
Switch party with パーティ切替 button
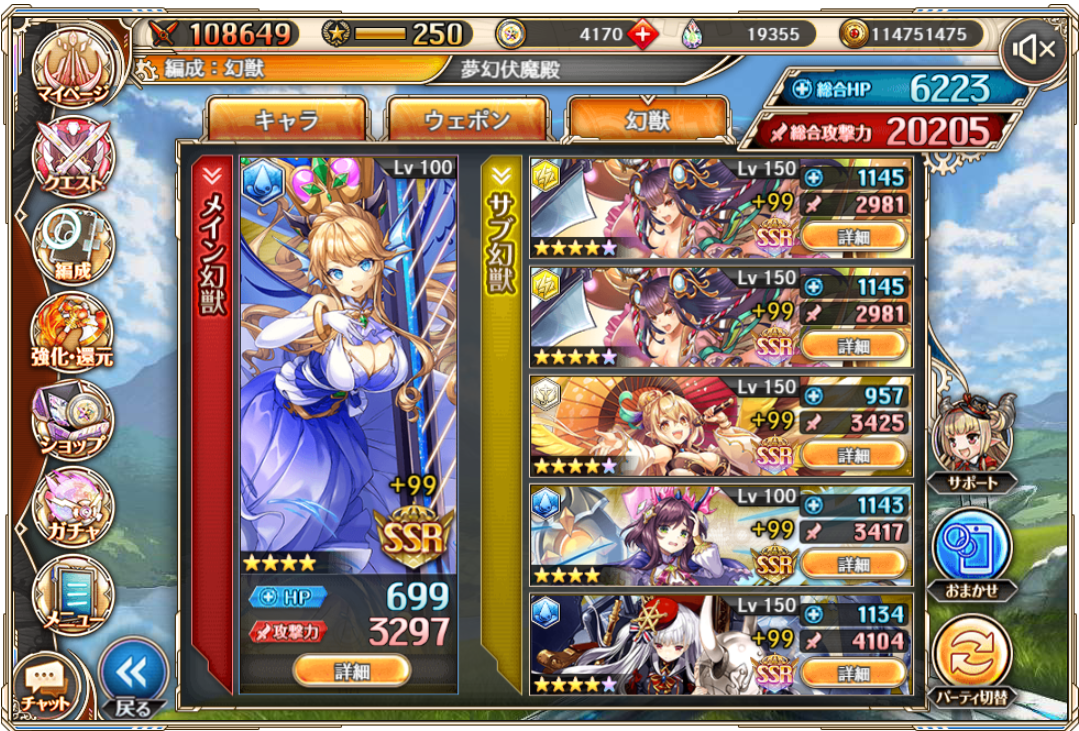[972, 656]
